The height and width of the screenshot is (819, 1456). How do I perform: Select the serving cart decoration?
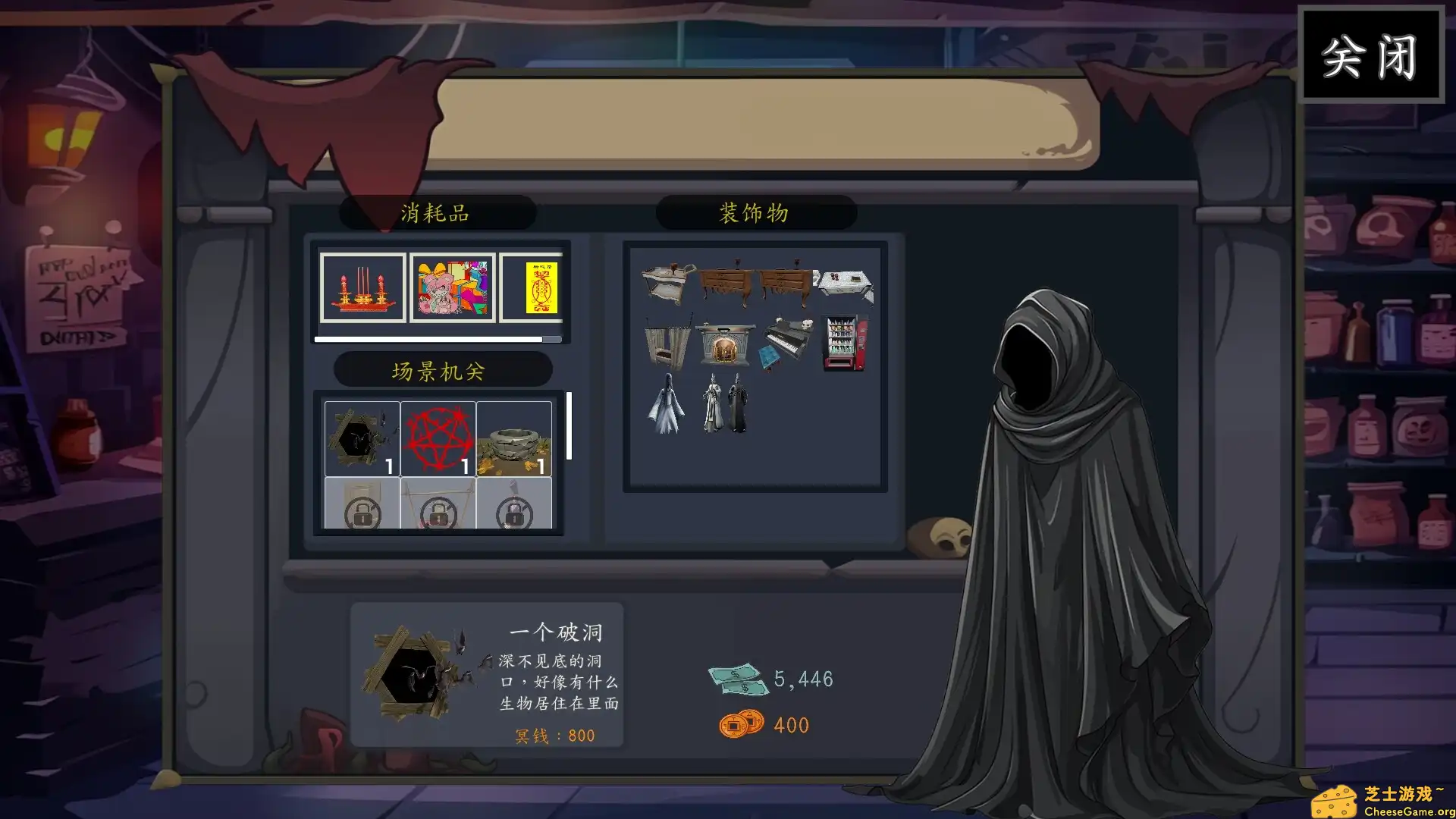pos(665,281)
